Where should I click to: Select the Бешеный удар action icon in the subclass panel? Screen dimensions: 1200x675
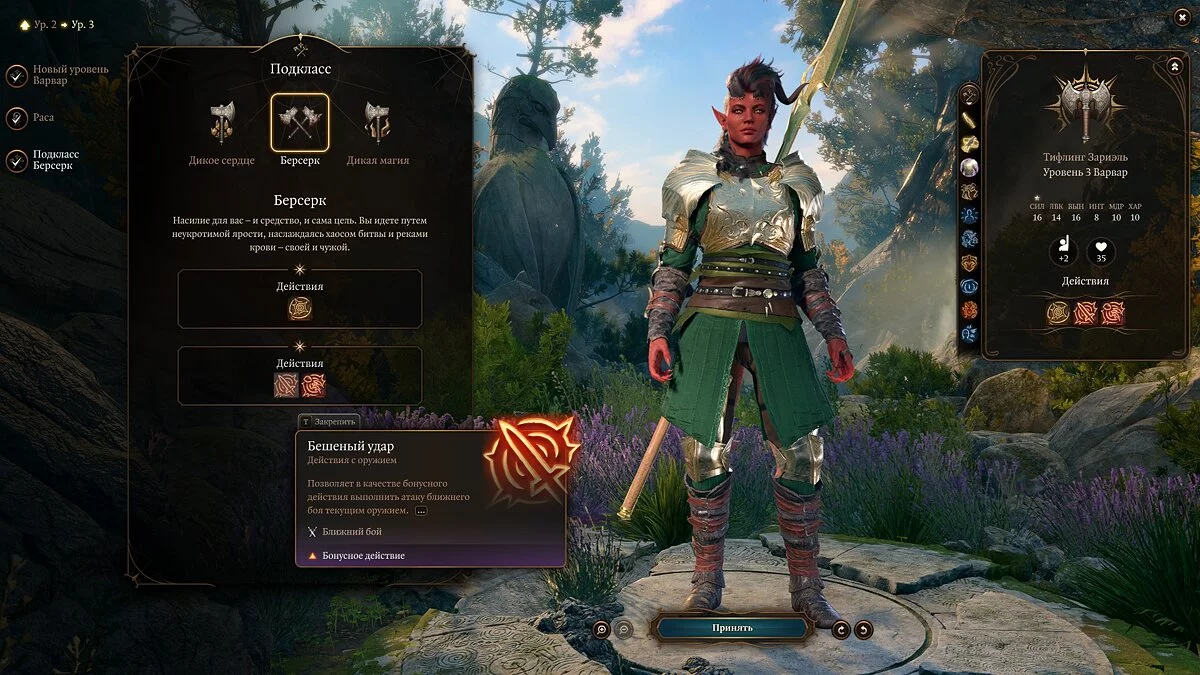[287, 385]
